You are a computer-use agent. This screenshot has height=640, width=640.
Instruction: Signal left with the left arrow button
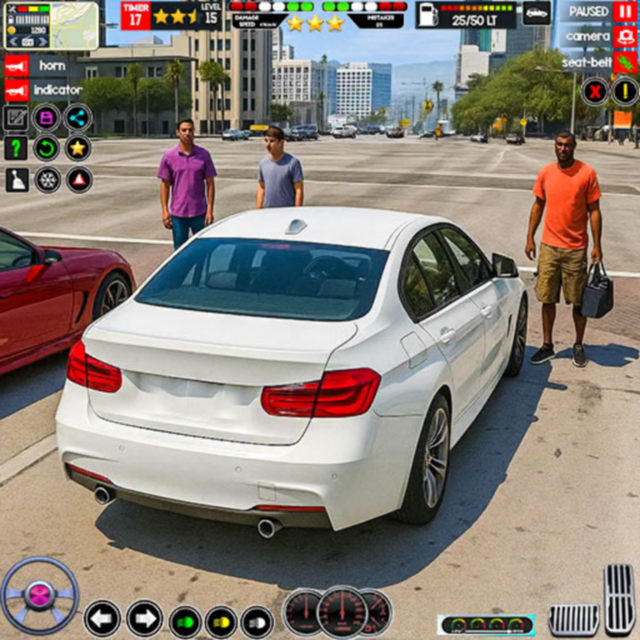click(102, 619)
